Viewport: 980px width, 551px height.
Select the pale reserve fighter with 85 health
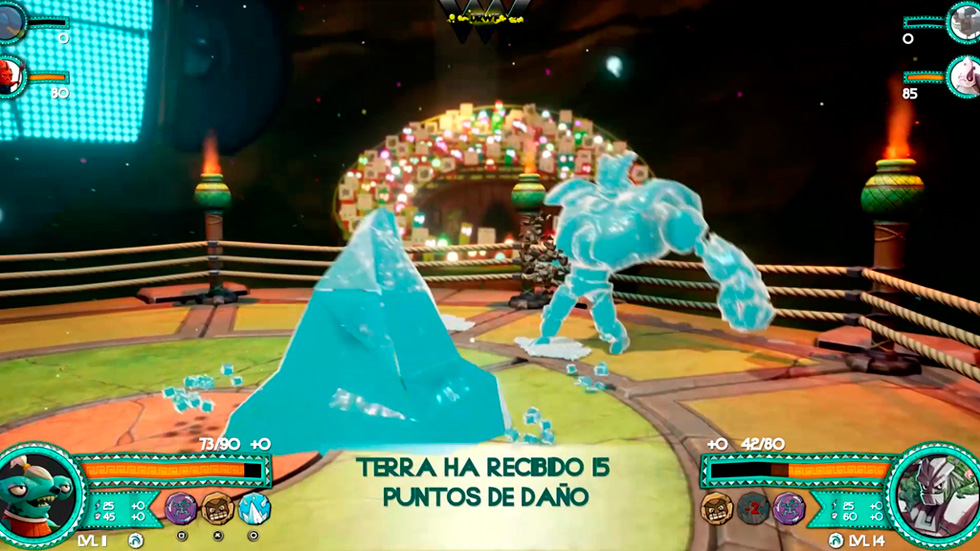(x=965, y=76)
